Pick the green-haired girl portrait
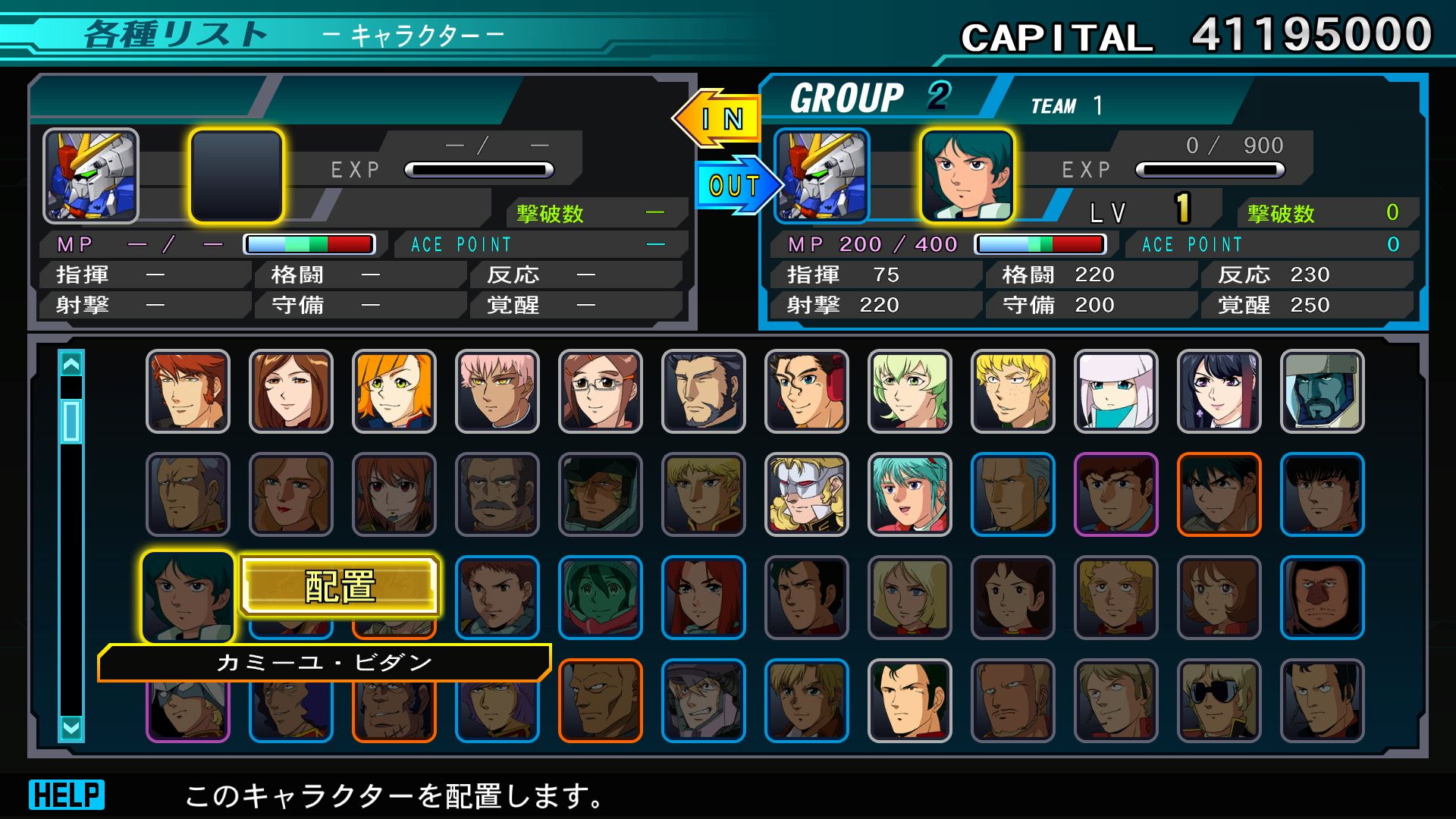1456x819 pixels. pos(909,391)
